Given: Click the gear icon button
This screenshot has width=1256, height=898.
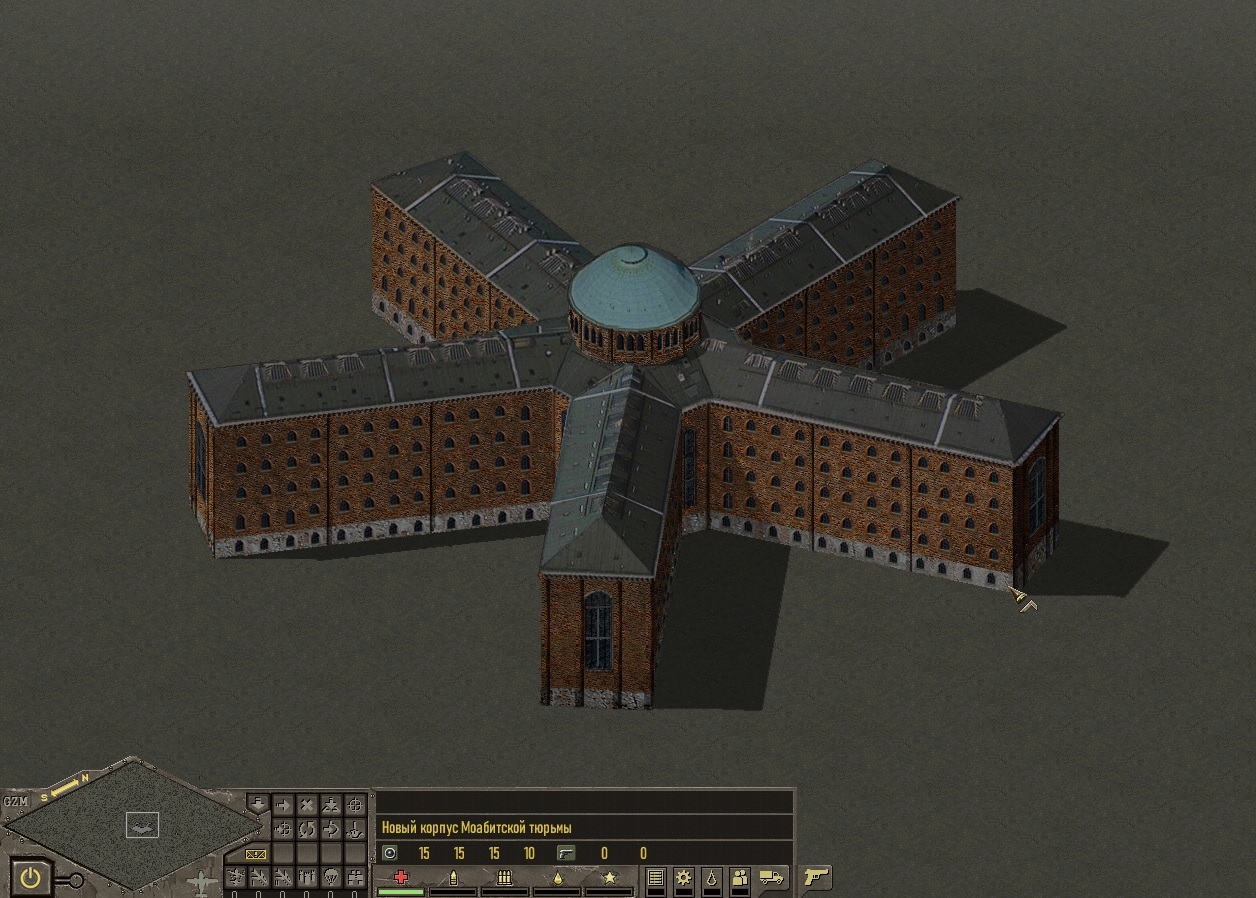Looking at the screenshot, I should coord(684,878).
